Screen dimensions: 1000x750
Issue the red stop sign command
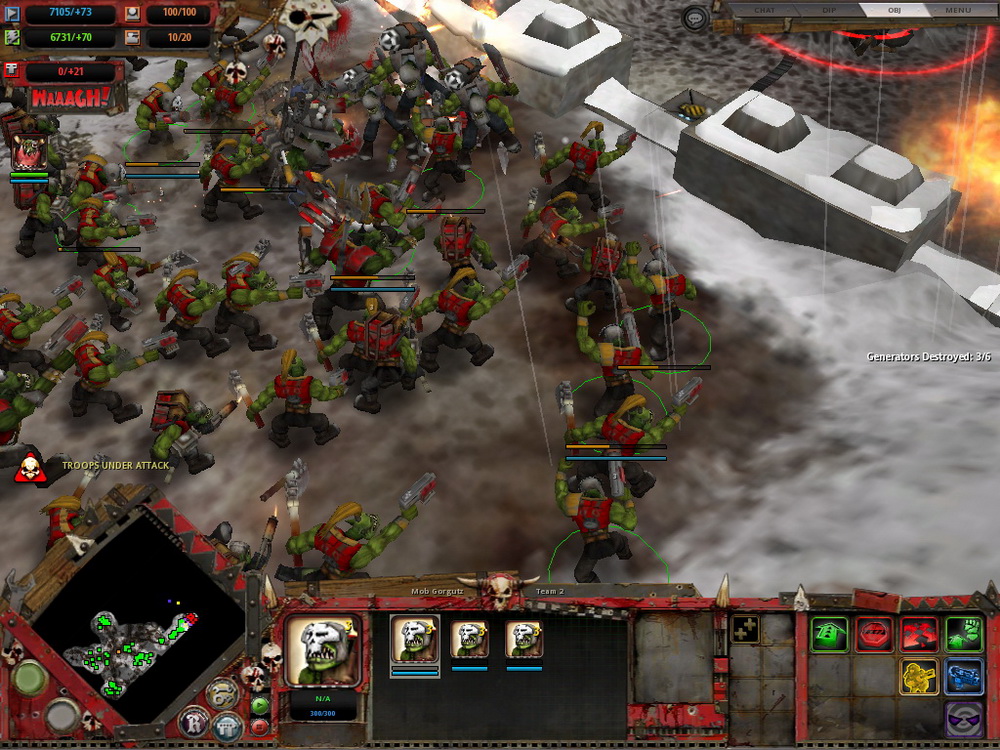click(x=875, y=634)
